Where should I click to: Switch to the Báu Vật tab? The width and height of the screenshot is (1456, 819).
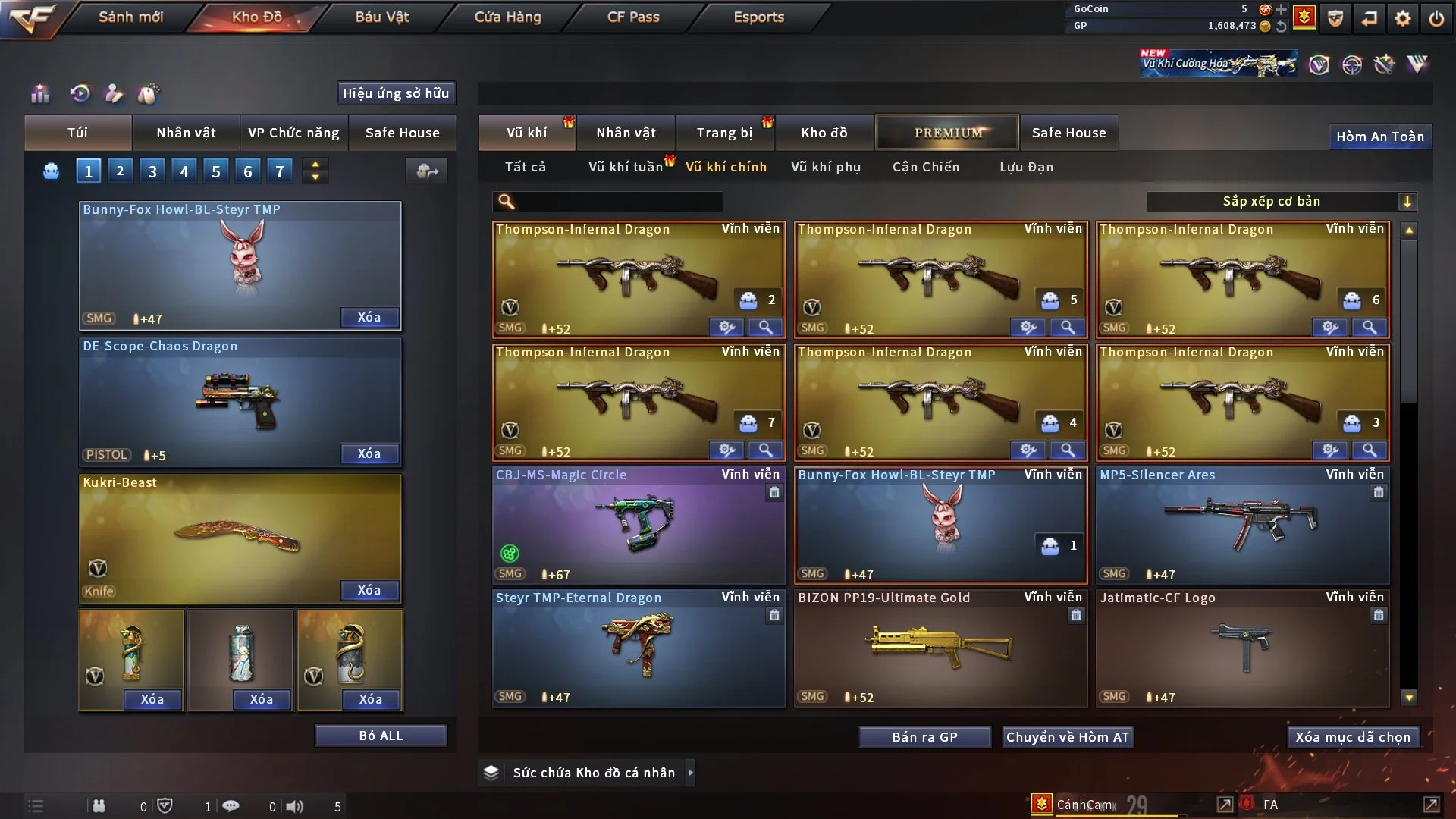[x=381, y=17]
